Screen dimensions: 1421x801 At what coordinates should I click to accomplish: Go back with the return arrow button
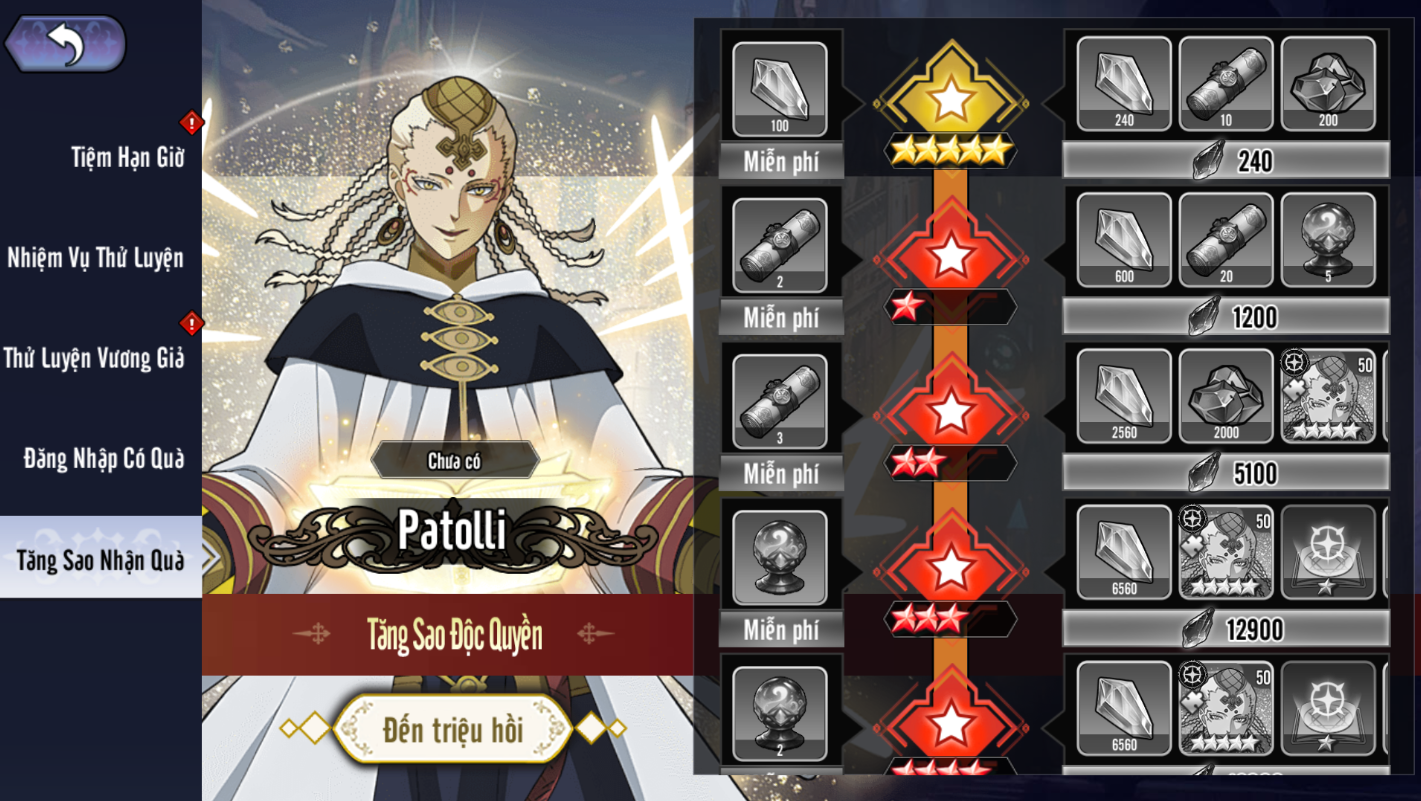pyautogui.click(x=66, y=44)
